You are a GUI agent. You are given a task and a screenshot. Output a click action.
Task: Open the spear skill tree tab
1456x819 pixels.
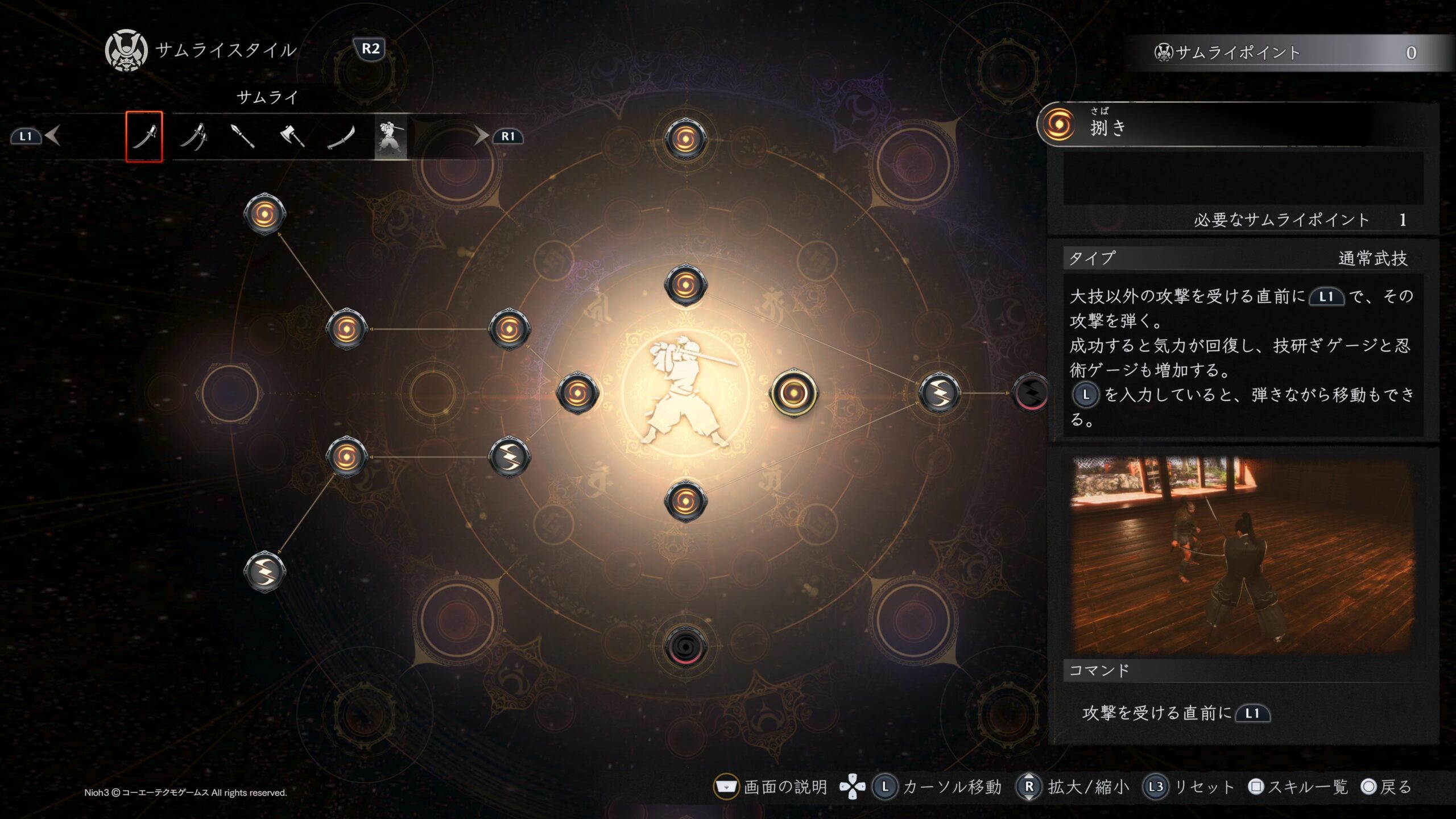coord(243,136)
